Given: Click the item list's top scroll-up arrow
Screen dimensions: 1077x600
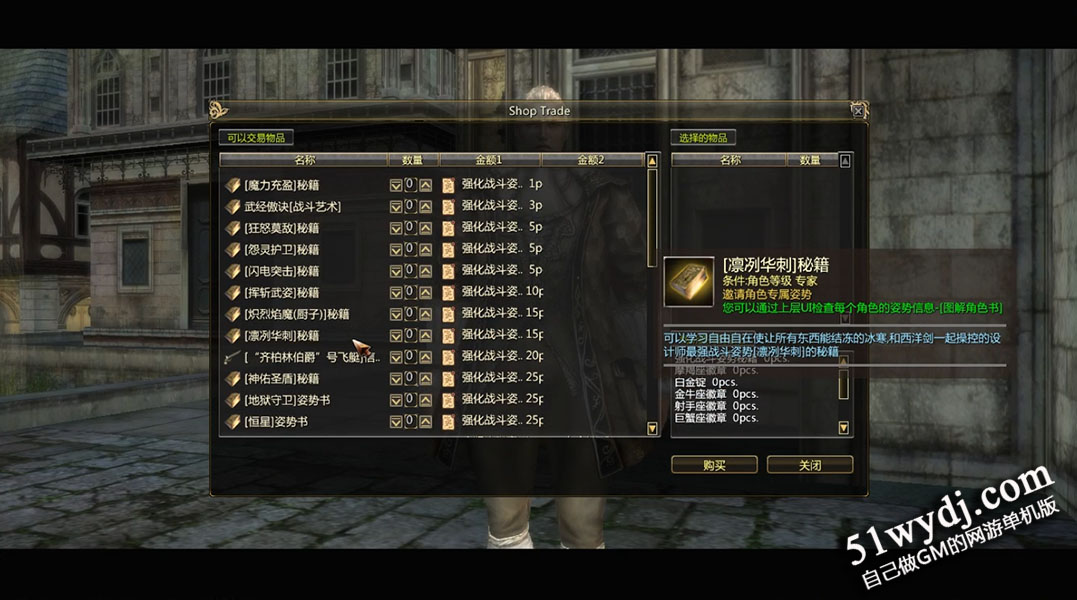Looking at the screenshot, I should pyautogui.click(x=653, y=160).
